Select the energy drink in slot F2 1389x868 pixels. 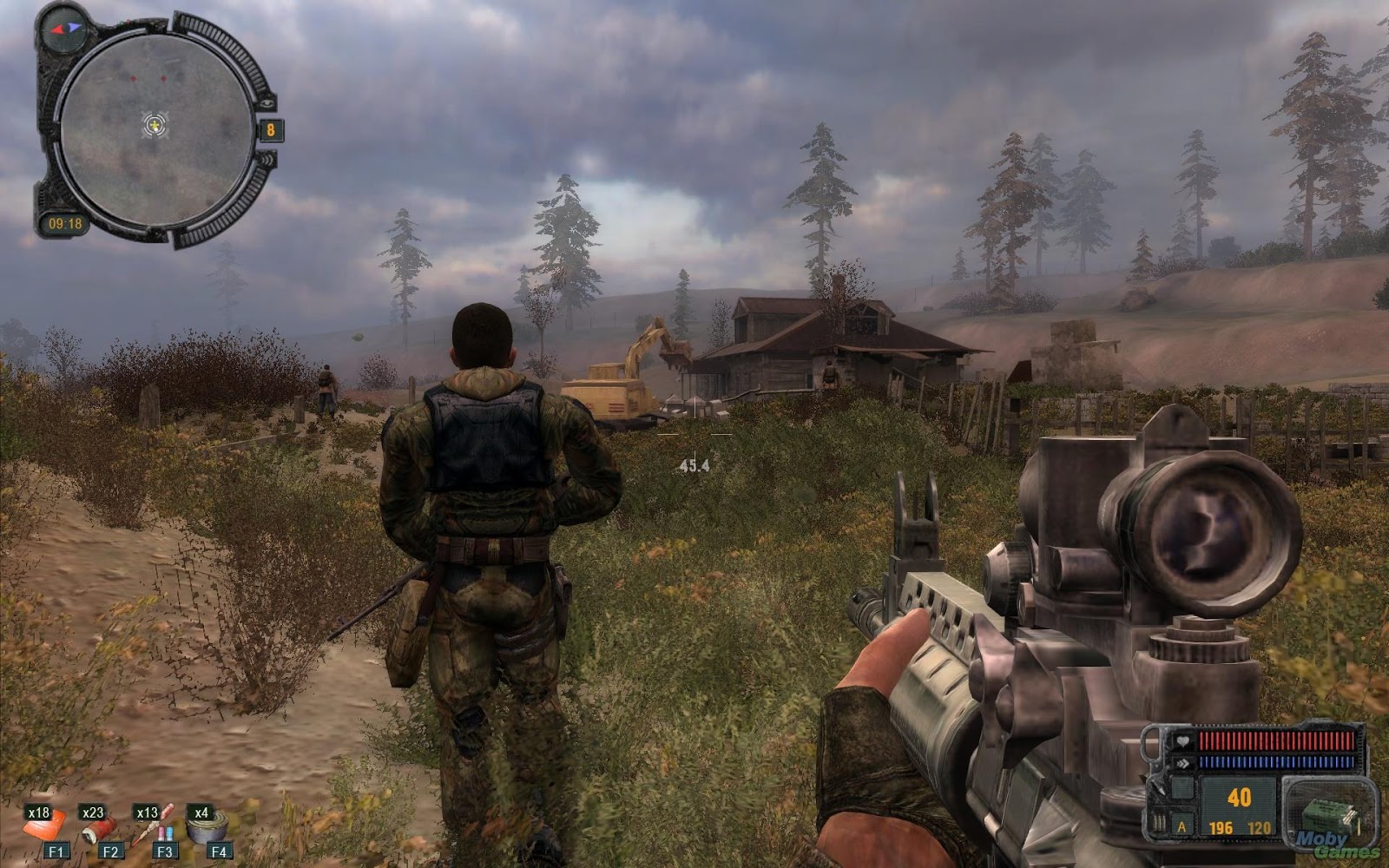coord(100,829)
